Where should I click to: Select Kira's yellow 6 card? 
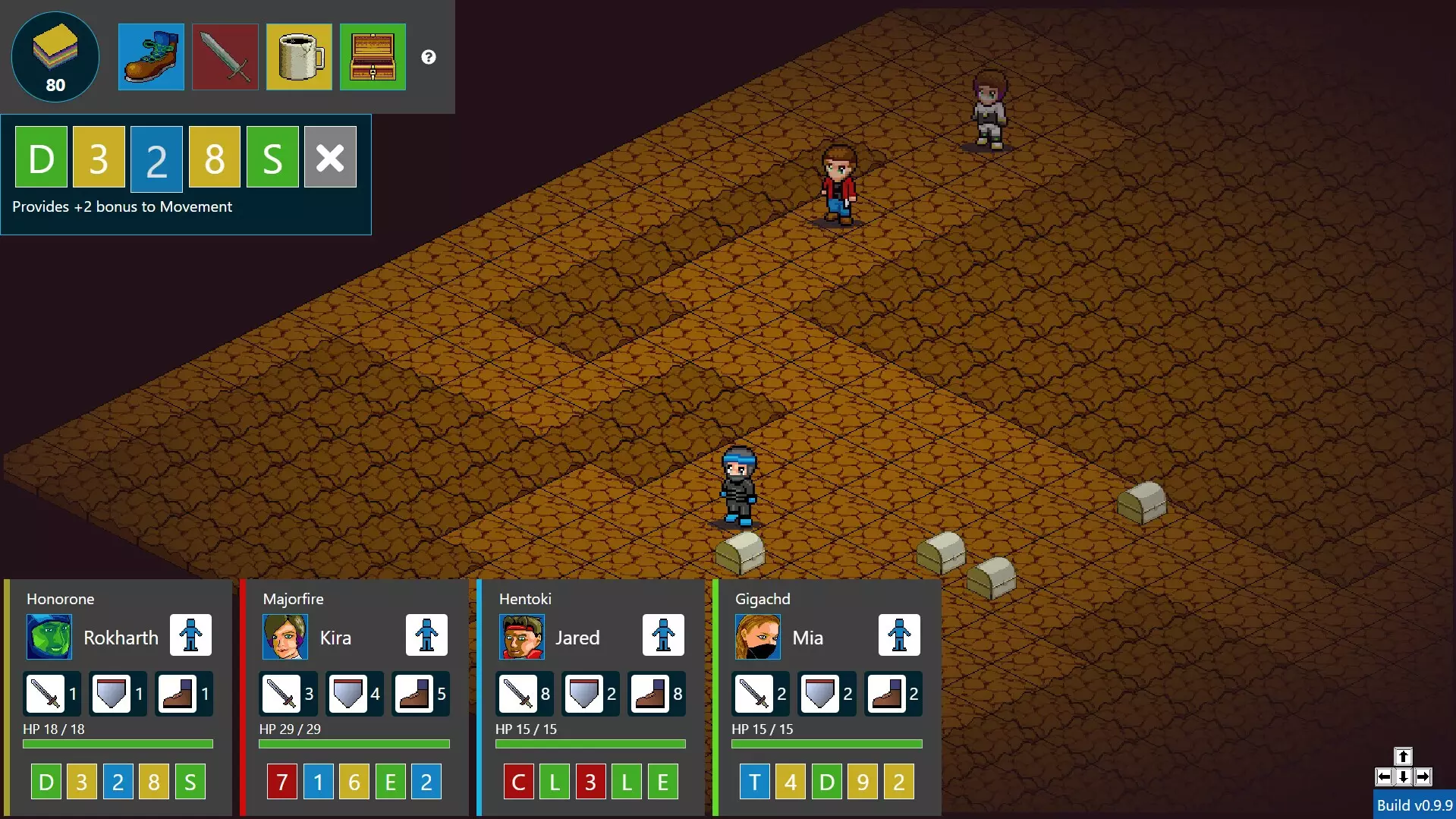354,782
